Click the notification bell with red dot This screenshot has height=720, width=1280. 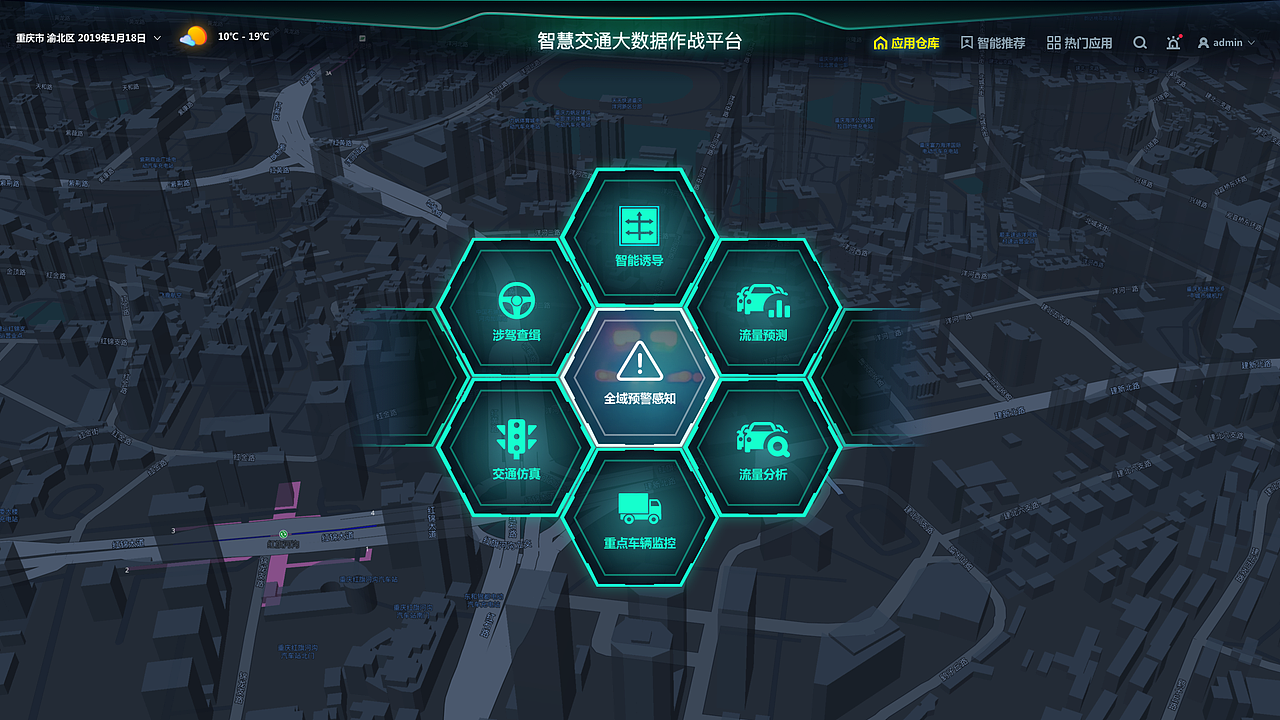pos(1173,42)
